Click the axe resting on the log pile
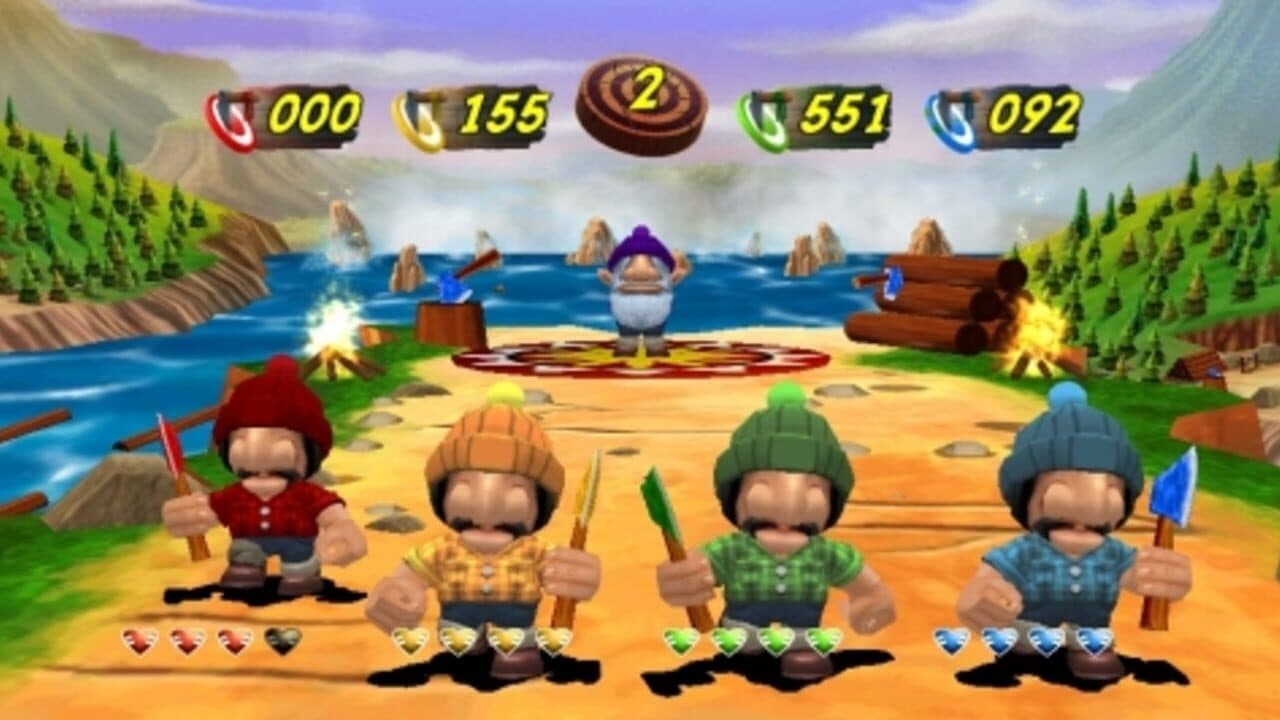The image size is (1280, 720). tap(892, 282)
